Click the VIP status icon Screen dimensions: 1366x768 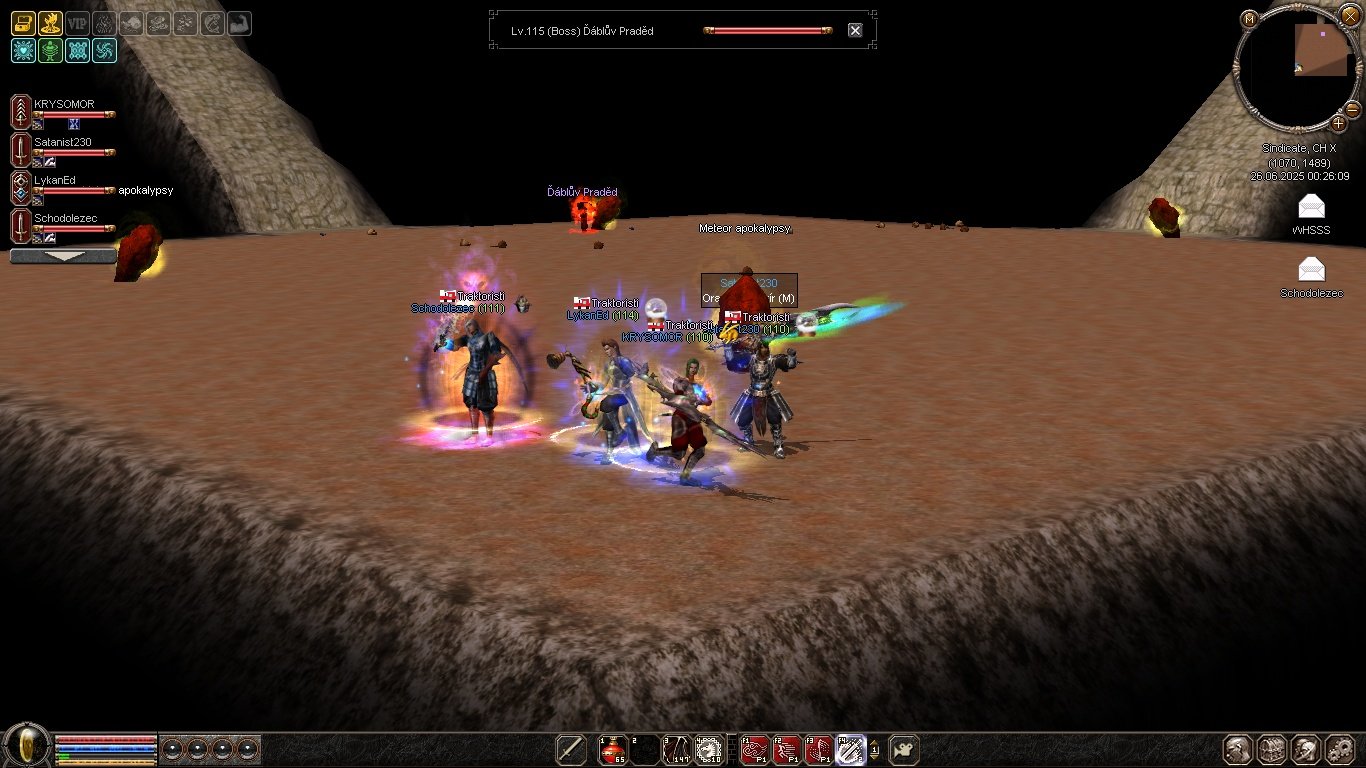(77, 23)
